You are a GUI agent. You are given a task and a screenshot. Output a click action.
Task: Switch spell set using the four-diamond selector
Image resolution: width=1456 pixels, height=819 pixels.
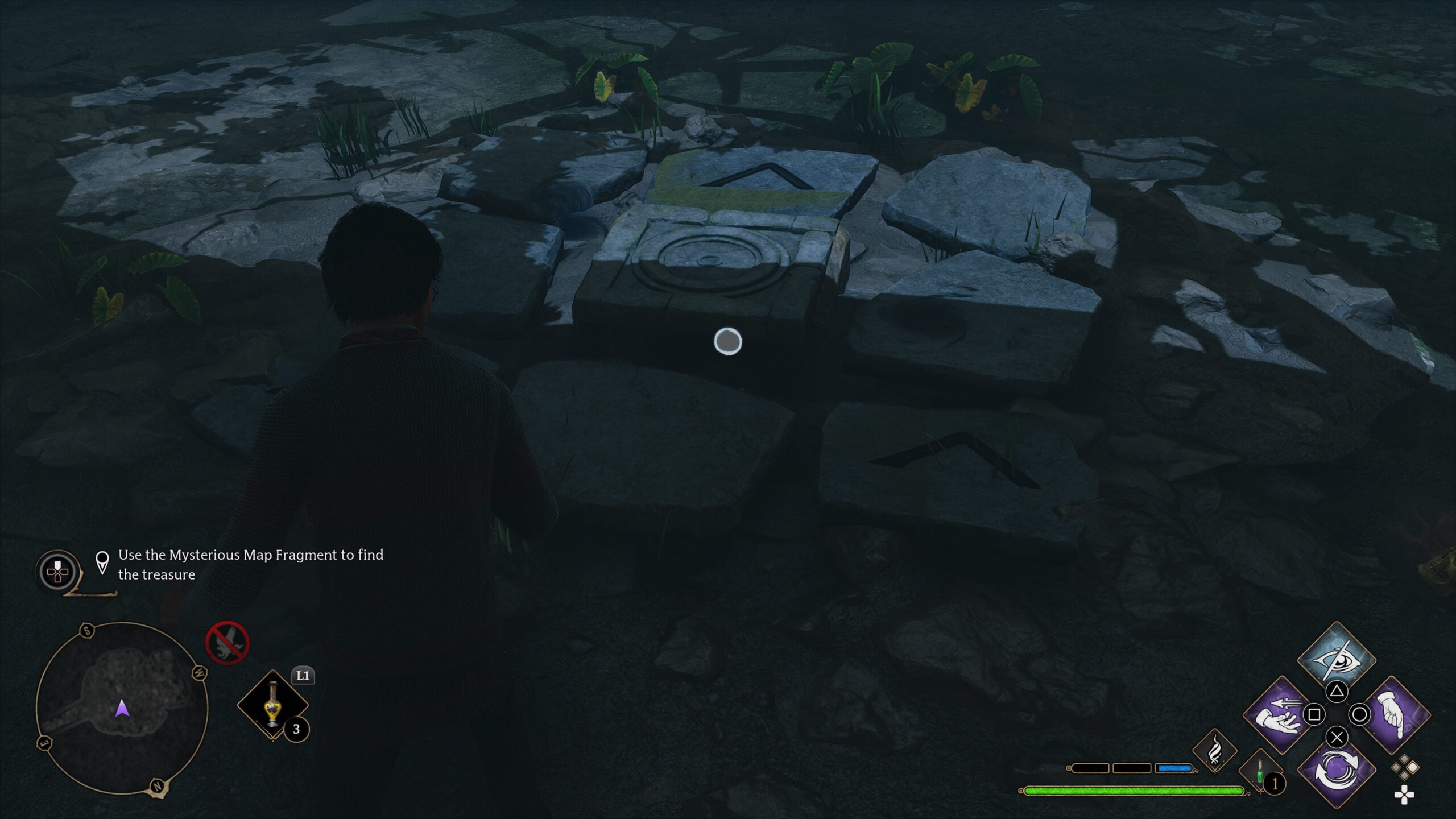pos(1404,767)
